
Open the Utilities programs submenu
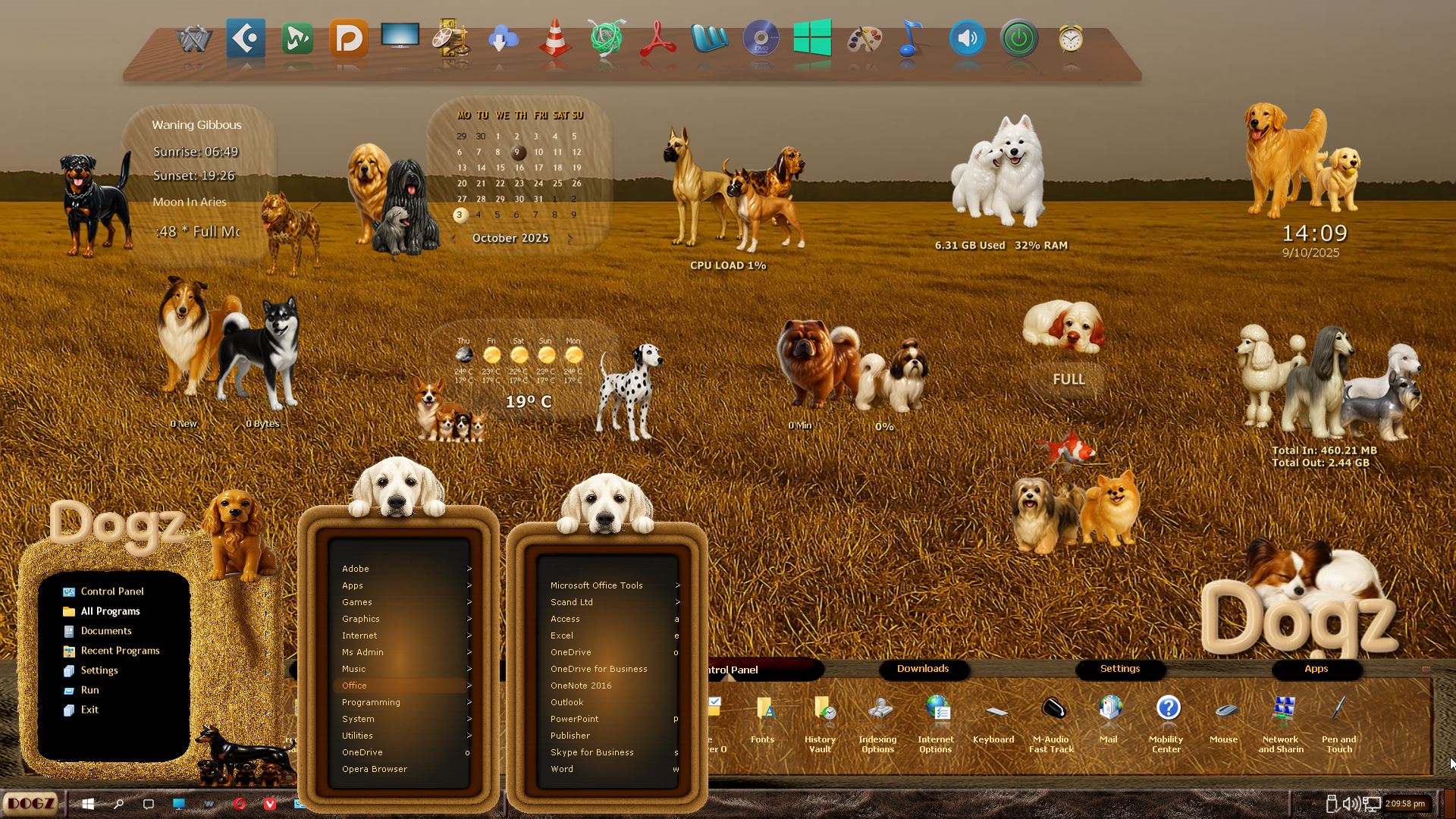click(x=357, y=736)
